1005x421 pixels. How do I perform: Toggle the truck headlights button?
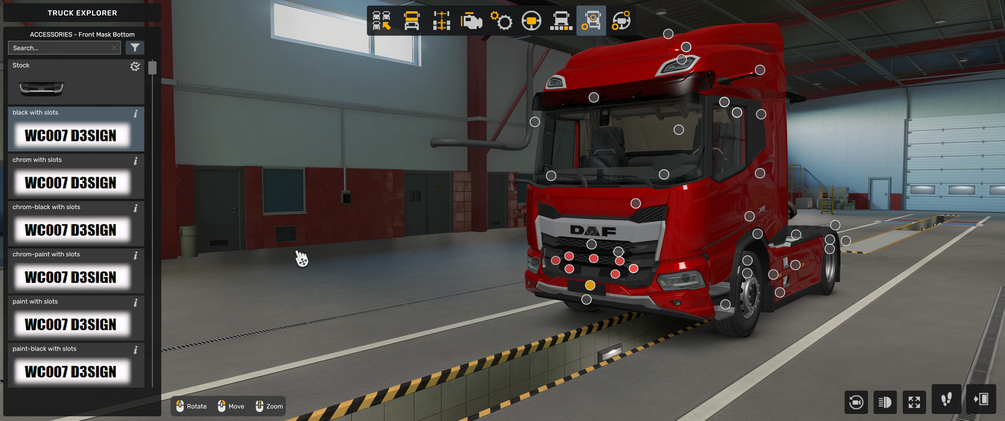coord(885,401)
